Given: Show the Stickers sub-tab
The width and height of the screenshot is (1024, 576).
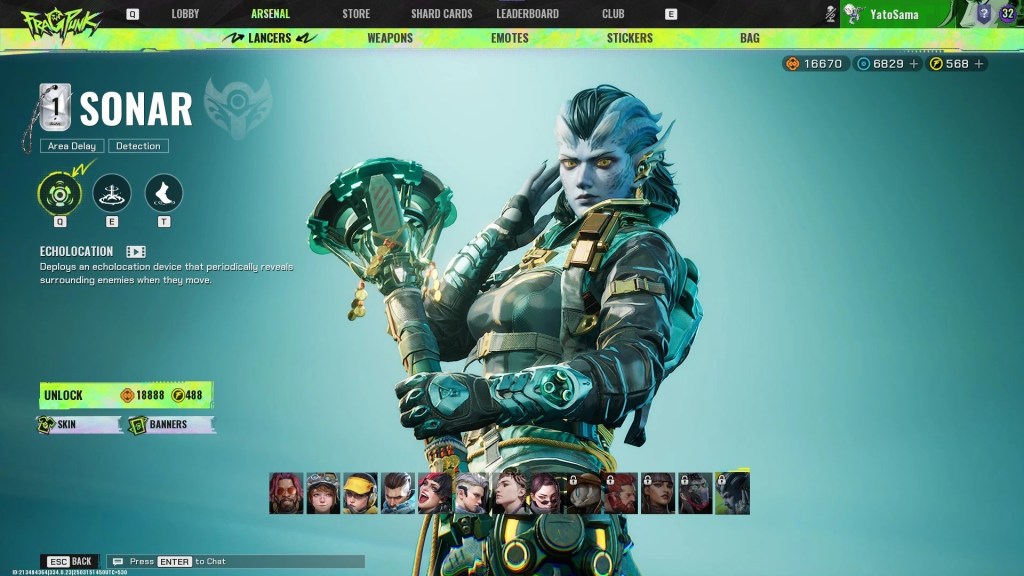Looking at the screenshot, I should click(x=629, y=38).
